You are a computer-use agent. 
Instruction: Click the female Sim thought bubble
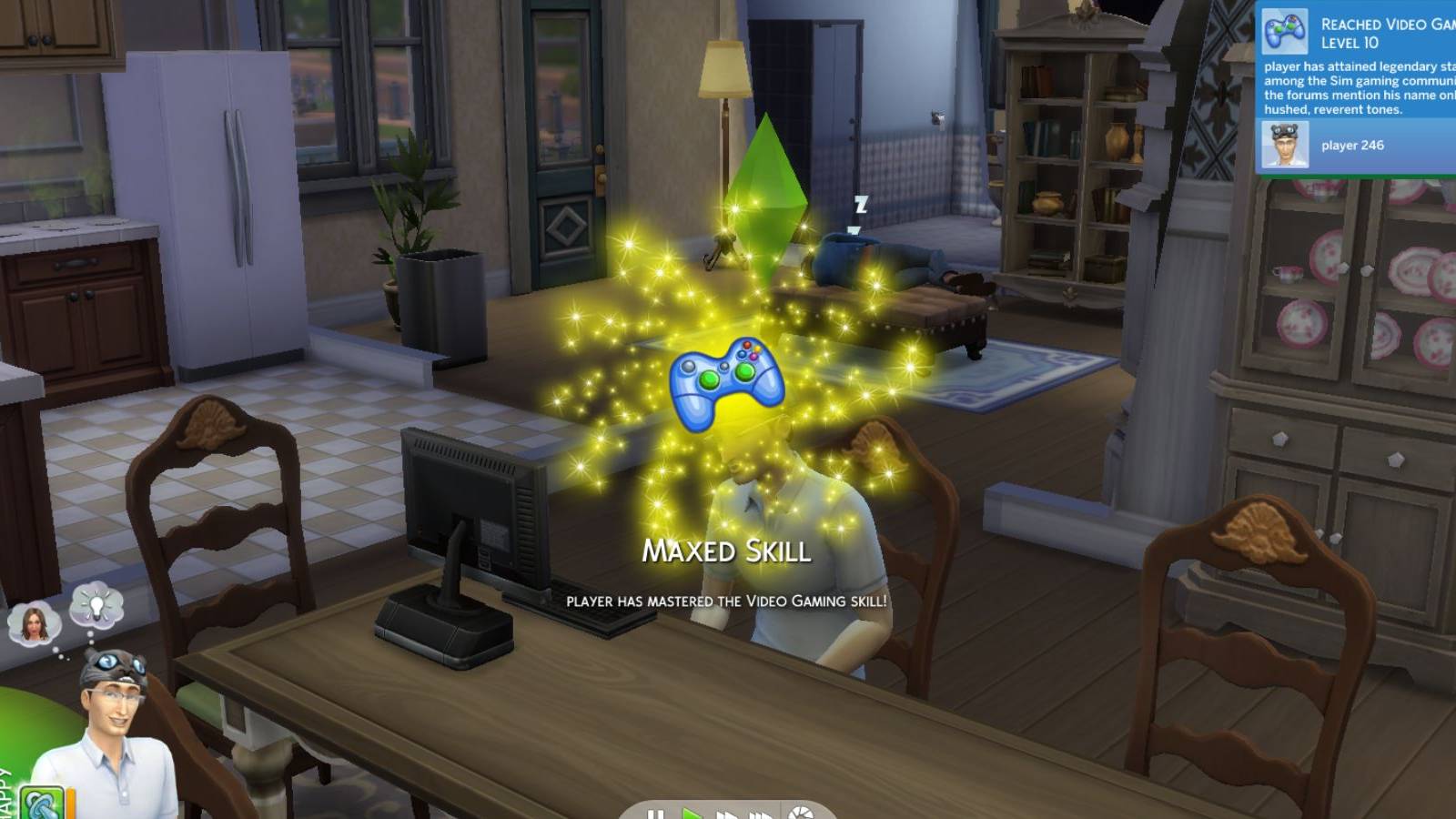[x=33, y=624]
